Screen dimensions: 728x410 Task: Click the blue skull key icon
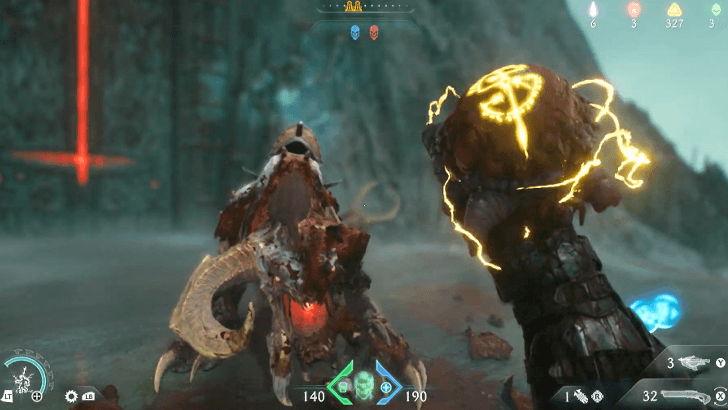(354, 32)
